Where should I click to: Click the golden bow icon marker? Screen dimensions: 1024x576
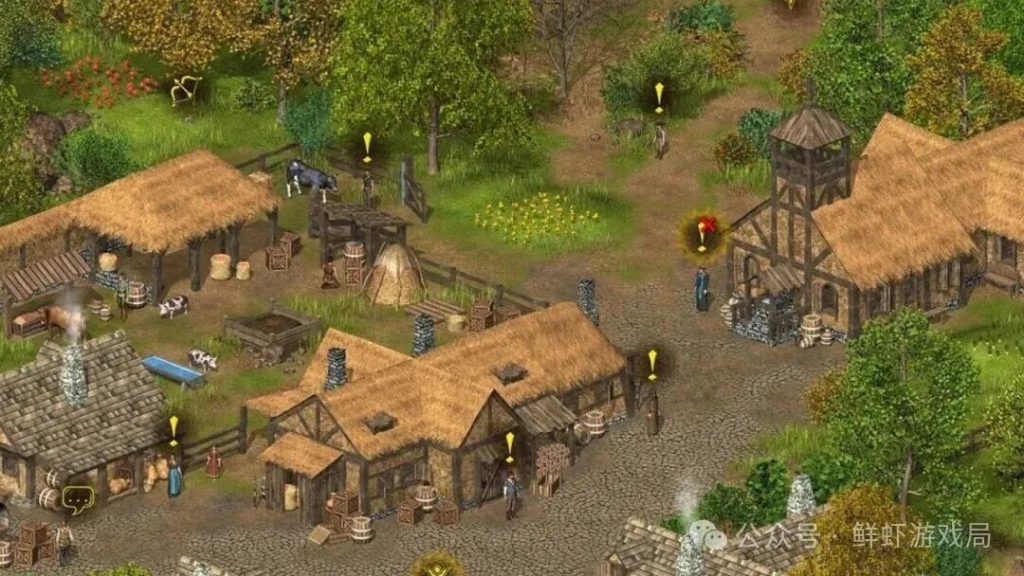185,90
